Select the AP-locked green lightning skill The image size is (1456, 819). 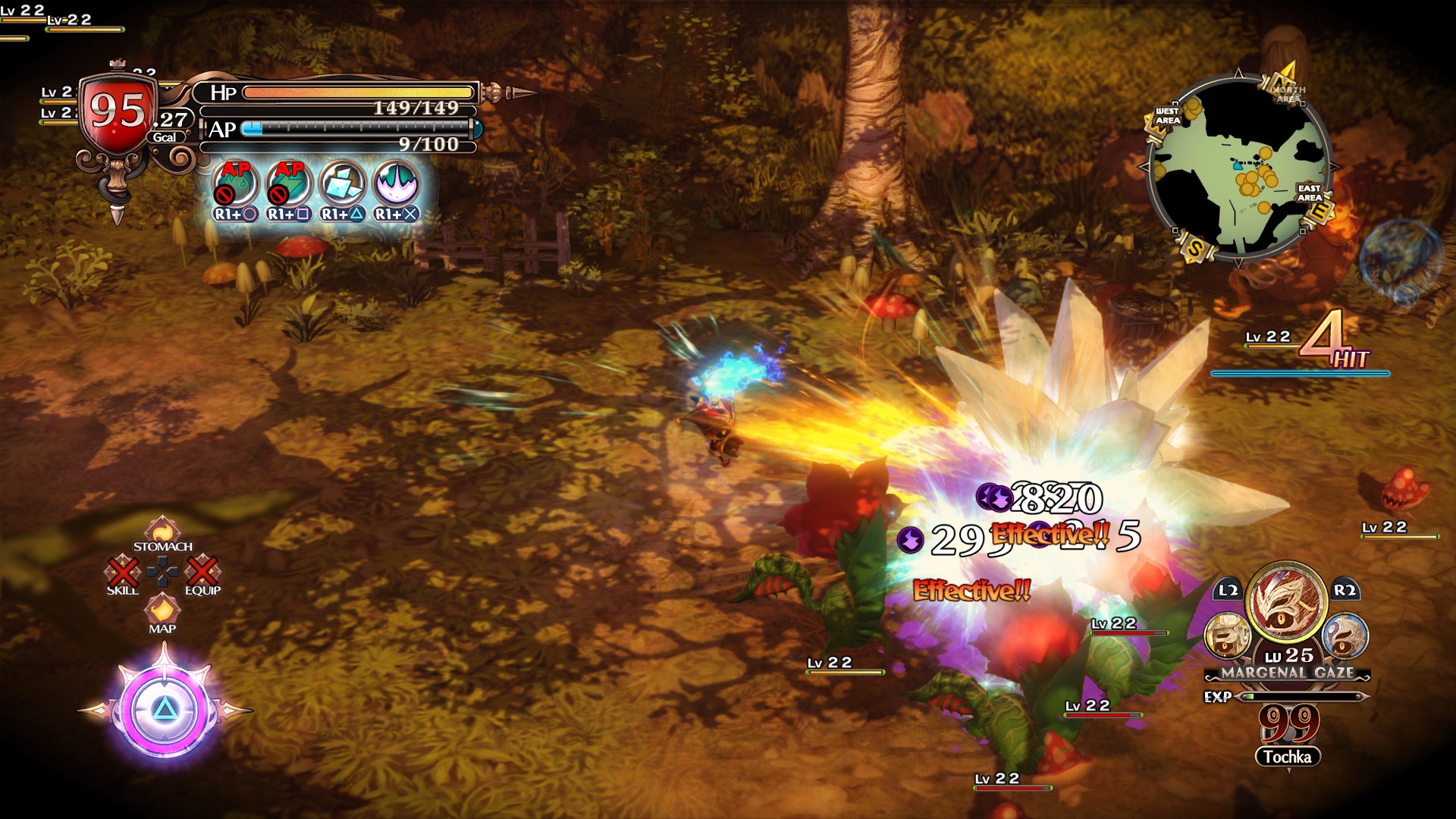(x=289, y=183)
